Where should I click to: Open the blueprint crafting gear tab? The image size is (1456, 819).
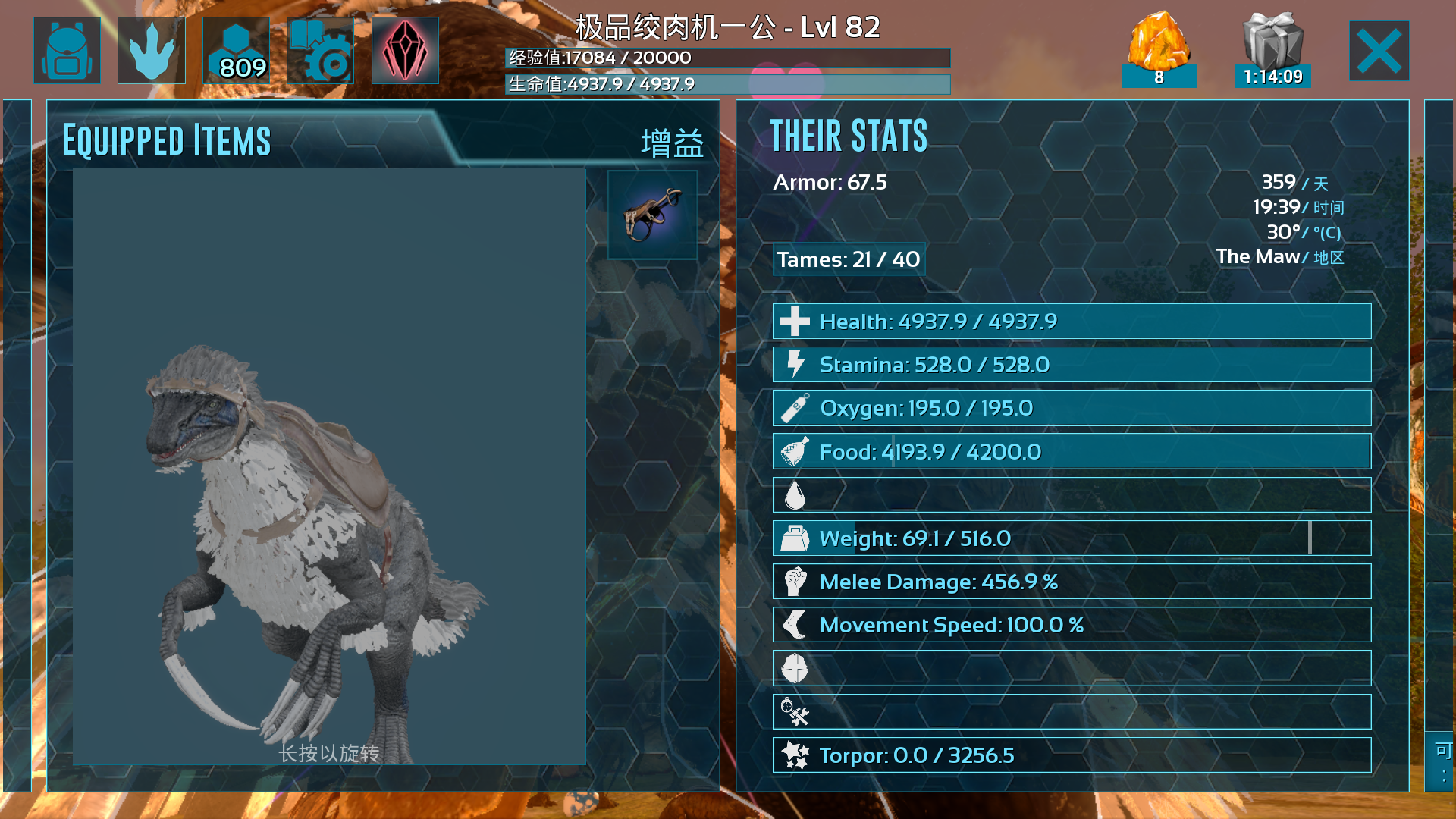click(321, 51)
